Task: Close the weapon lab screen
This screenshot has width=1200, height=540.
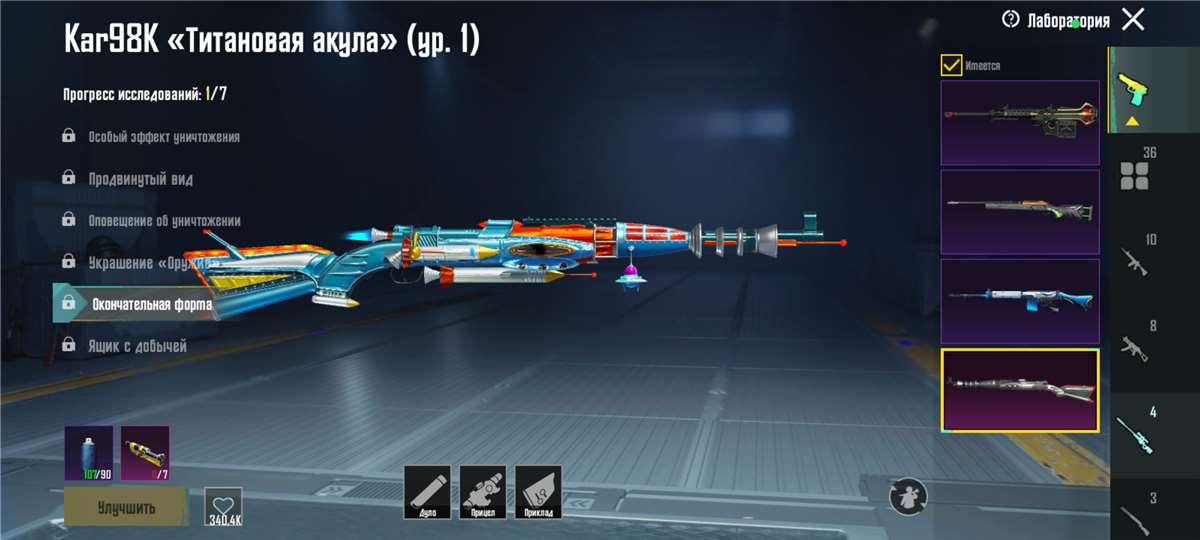Action: (x=1133, y=19)
